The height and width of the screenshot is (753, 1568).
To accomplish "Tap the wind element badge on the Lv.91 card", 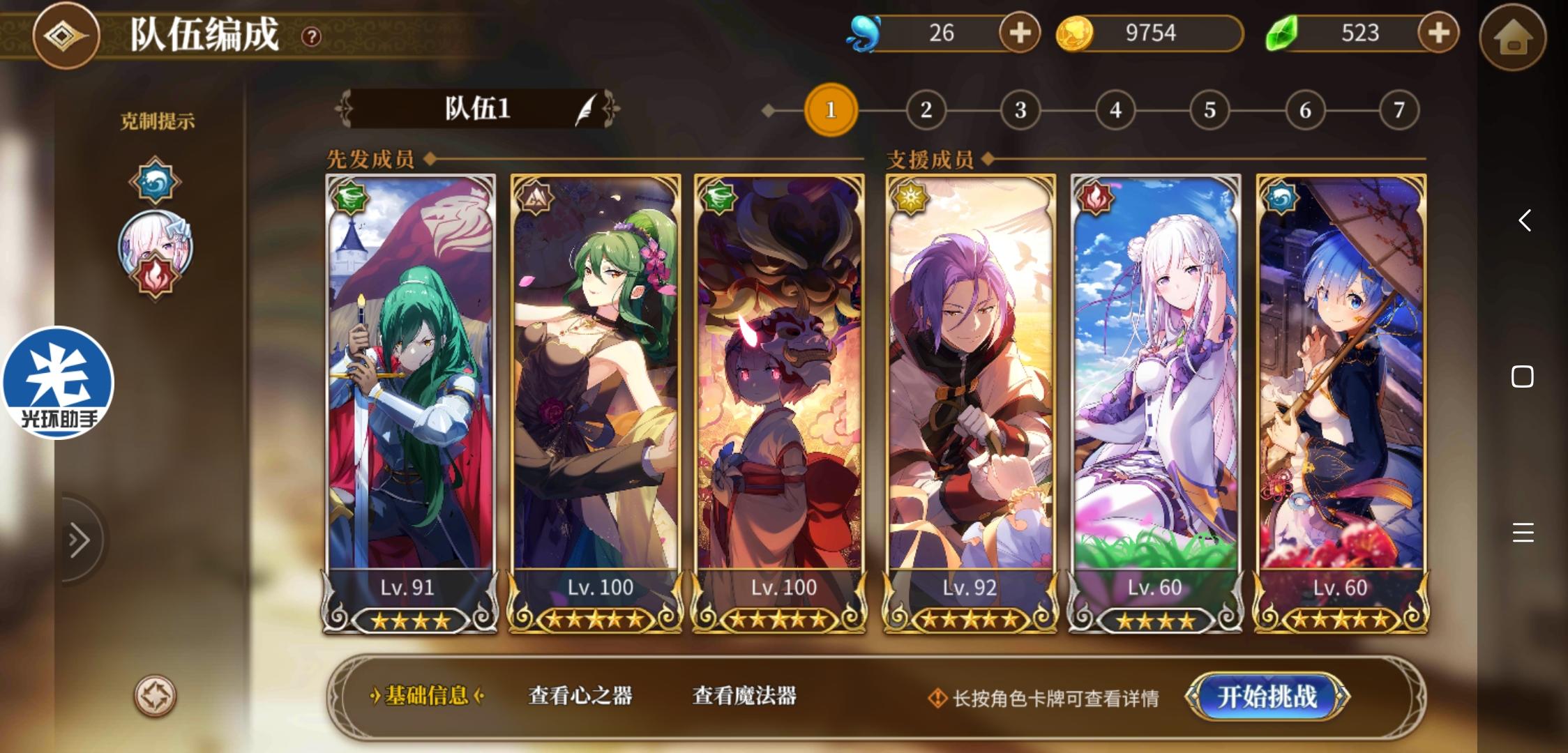I will 351,197.
